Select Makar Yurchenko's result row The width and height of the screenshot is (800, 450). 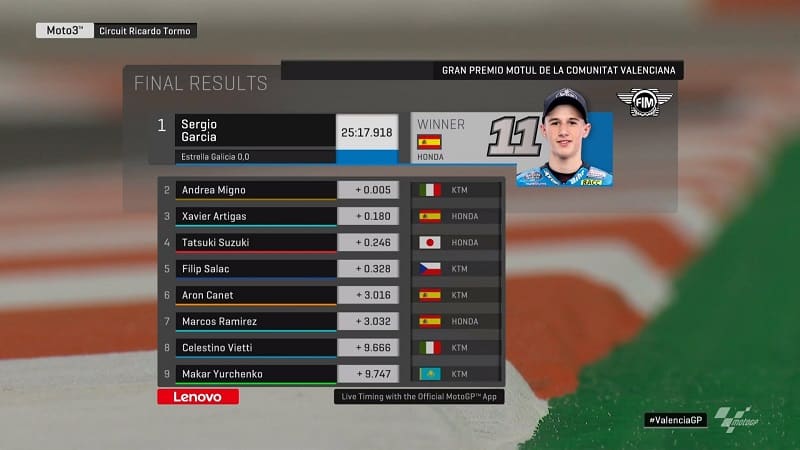[x=254, y=373]
